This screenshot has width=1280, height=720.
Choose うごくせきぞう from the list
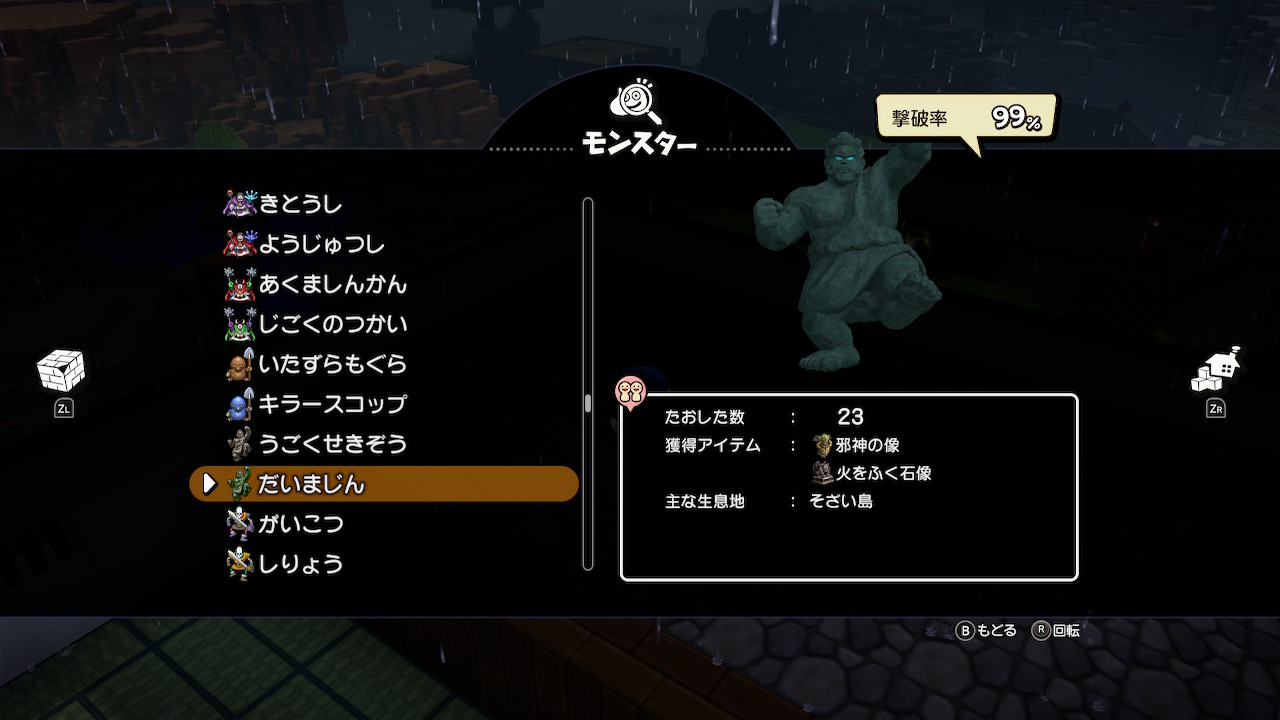(x=332, y=444)
